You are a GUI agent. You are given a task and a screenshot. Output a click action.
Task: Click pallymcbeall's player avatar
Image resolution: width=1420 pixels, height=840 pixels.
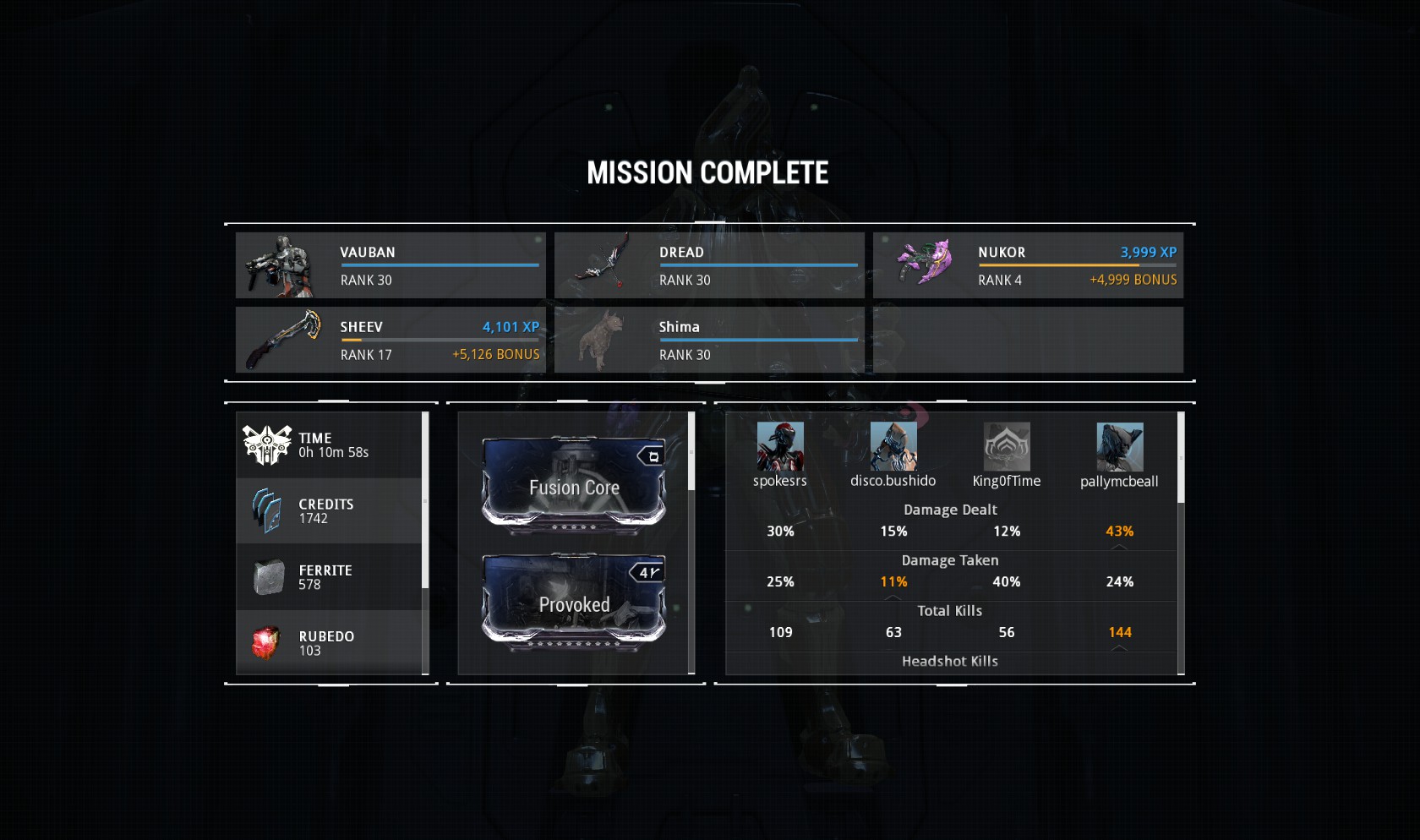tap(1120, 447)
